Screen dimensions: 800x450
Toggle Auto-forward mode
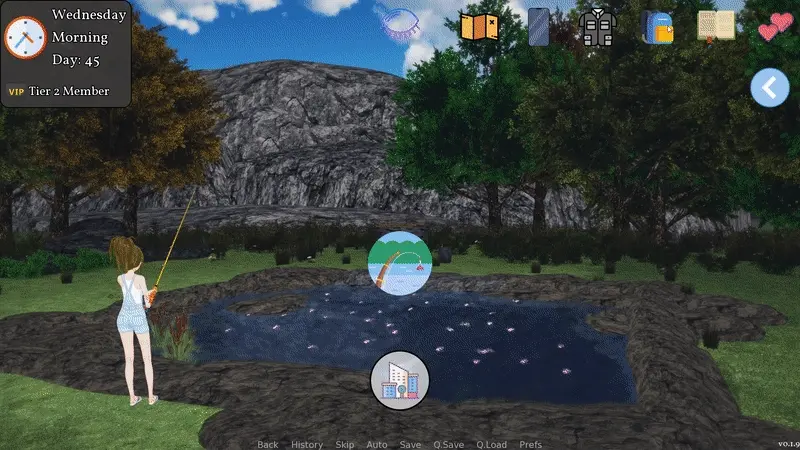pyautogui.click(x=377, y=444)
